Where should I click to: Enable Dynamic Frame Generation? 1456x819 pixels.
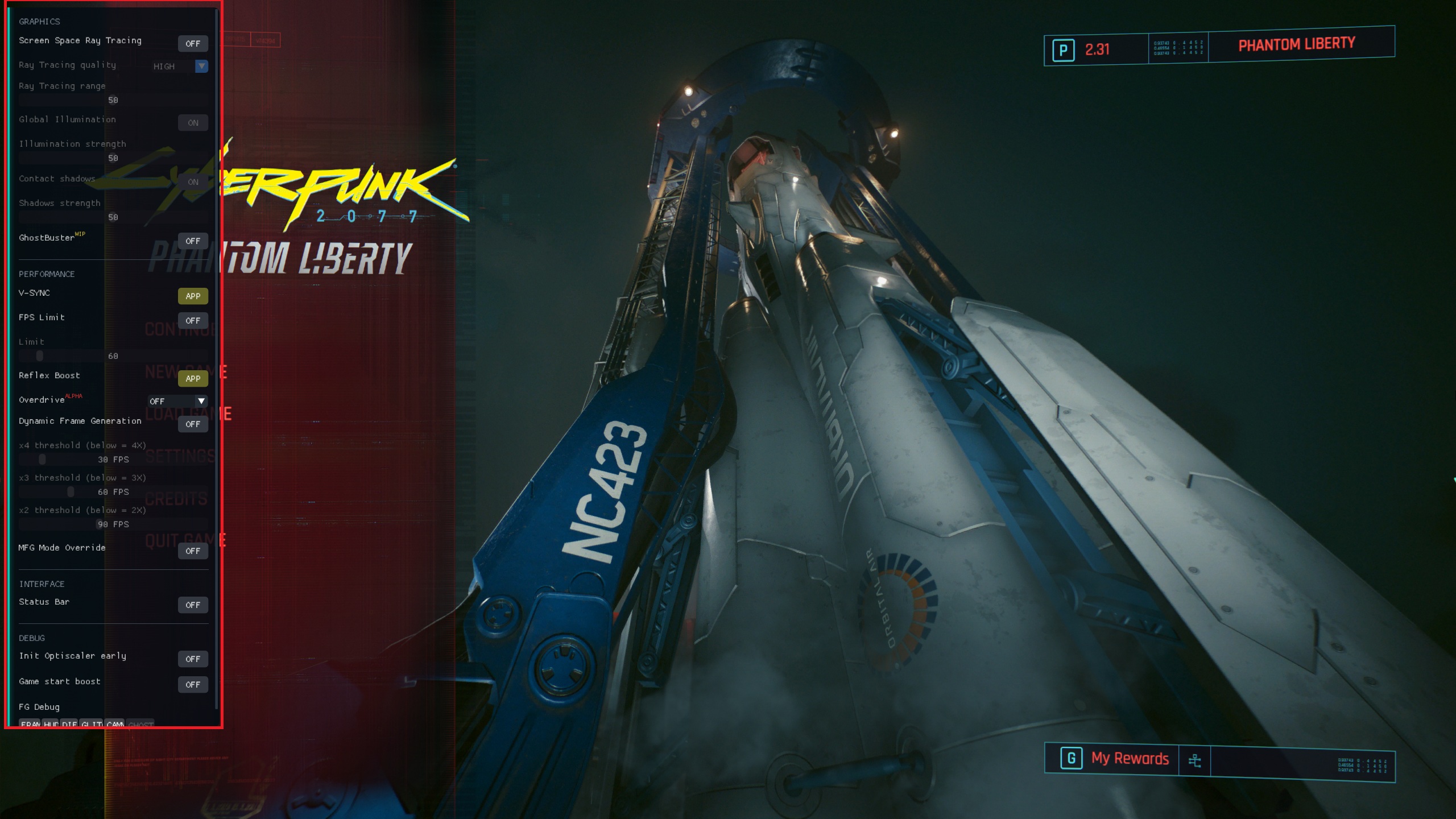(193, 424)
